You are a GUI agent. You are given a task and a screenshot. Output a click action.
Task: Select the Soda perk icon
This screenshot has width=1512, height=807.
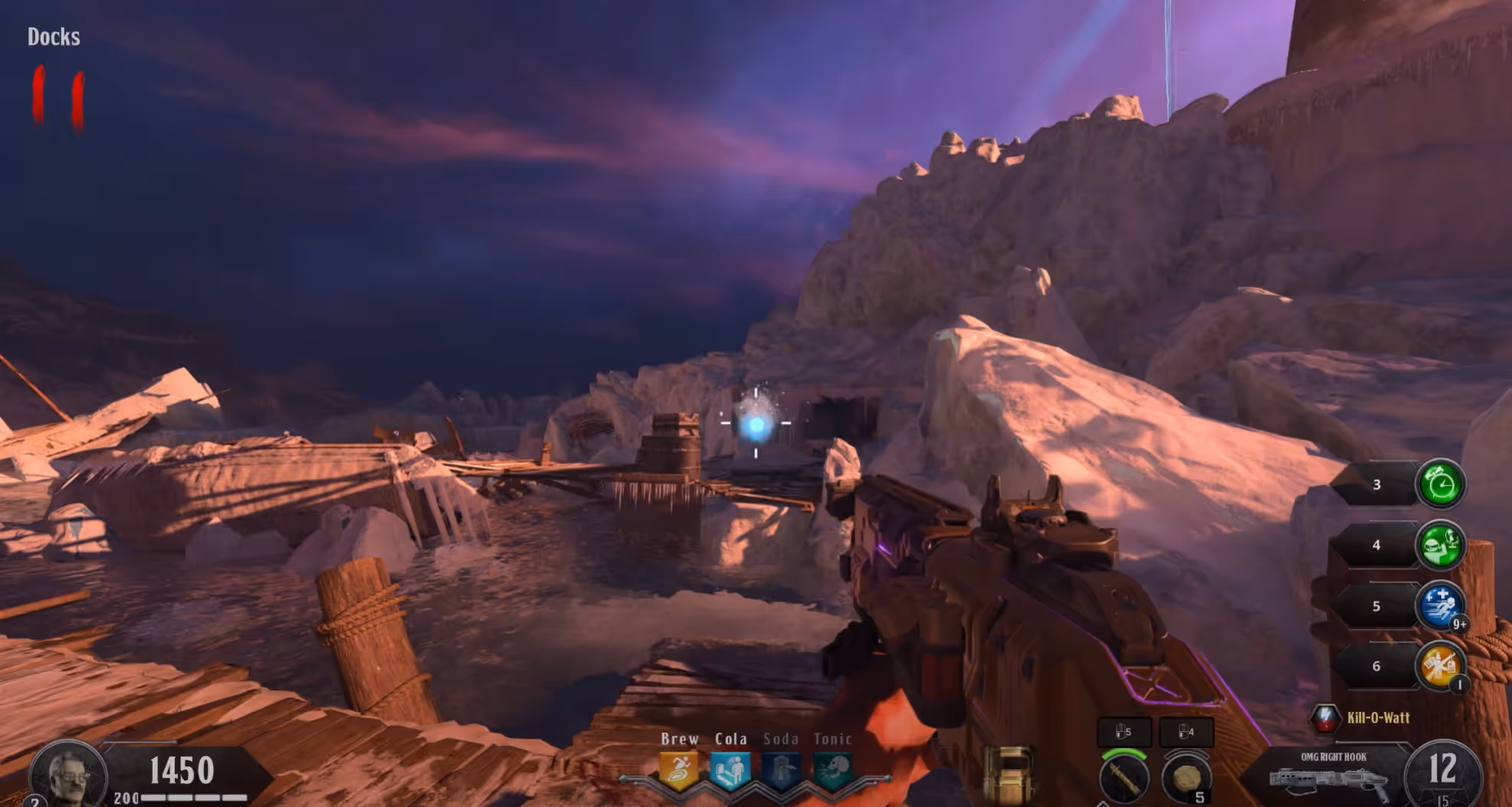pyautogui.click(x=781, y=771)
